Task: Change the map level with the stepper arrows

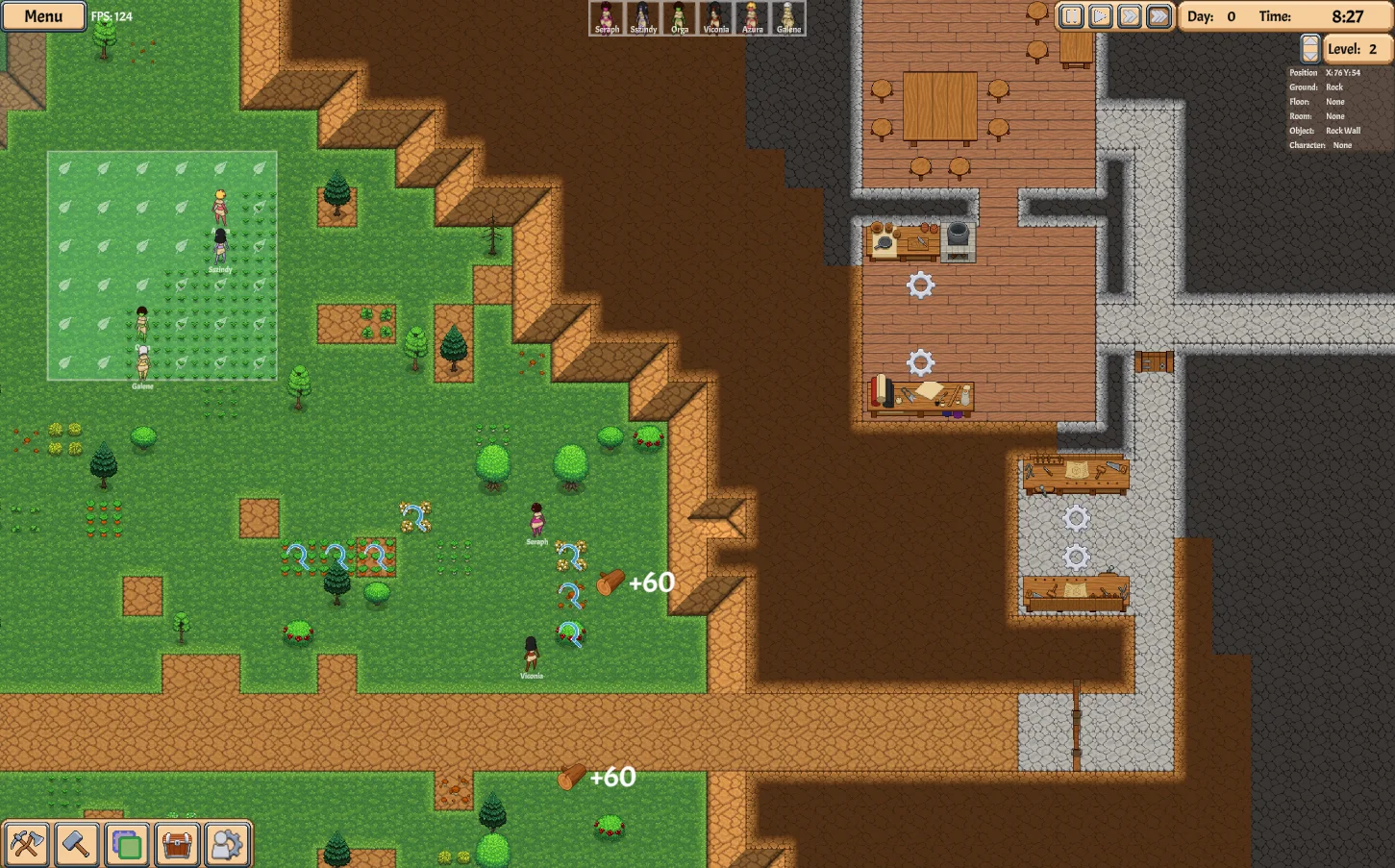Action: click(1309, 49)
